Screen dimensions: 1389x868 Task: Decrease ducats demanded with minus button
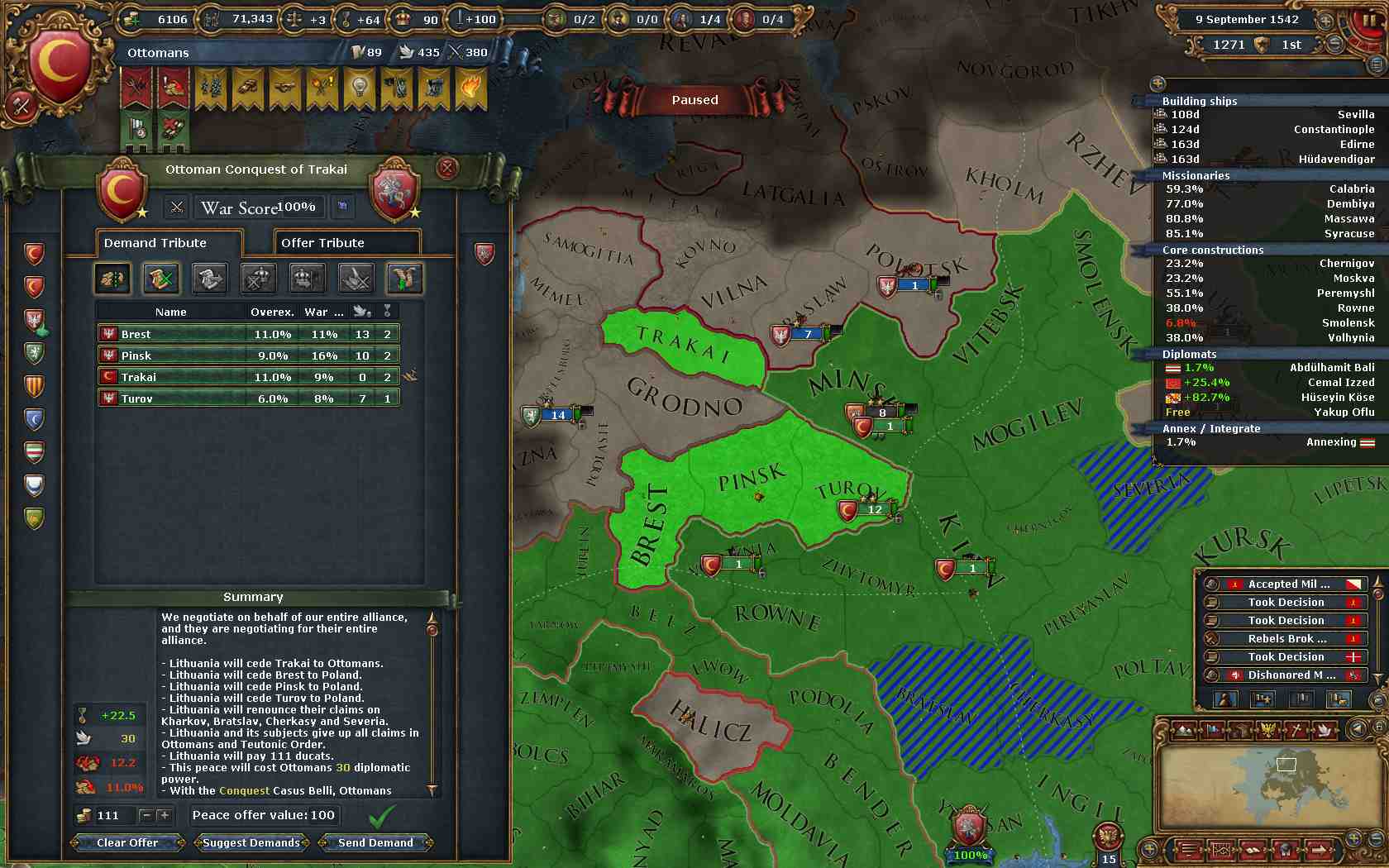pos(146,816)
